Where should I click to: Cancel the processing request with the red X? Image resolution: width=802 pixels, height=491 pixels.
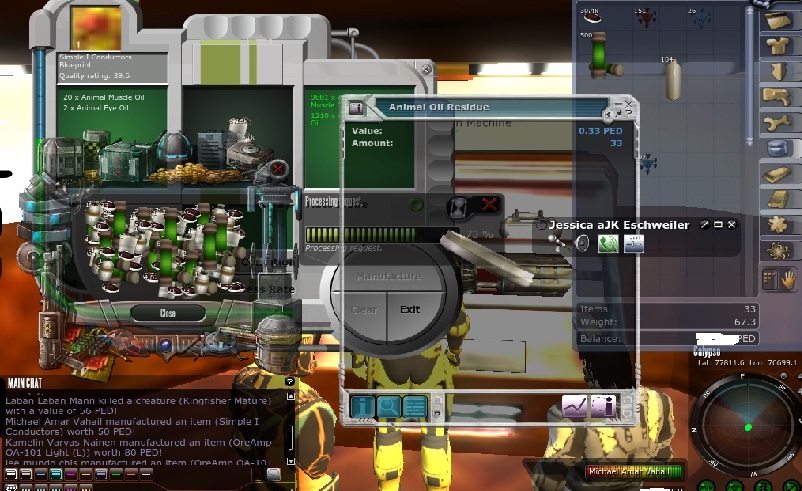click(x=489, y=204)
